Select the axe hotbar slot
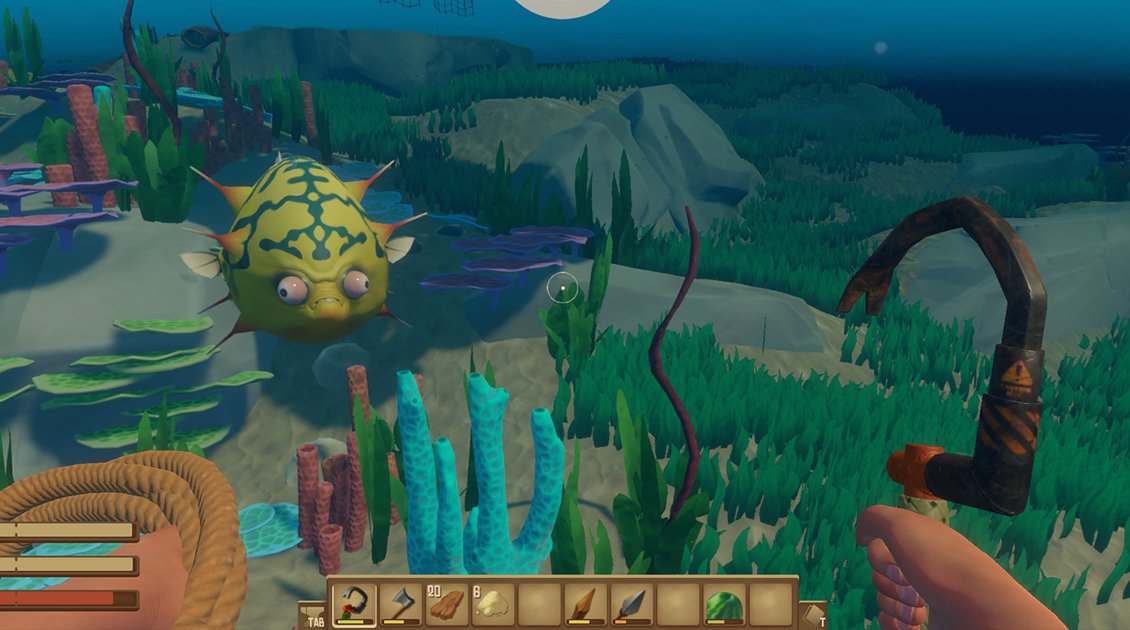The height and width of the screenshot is (630, 1130). (x=400, y=603)
